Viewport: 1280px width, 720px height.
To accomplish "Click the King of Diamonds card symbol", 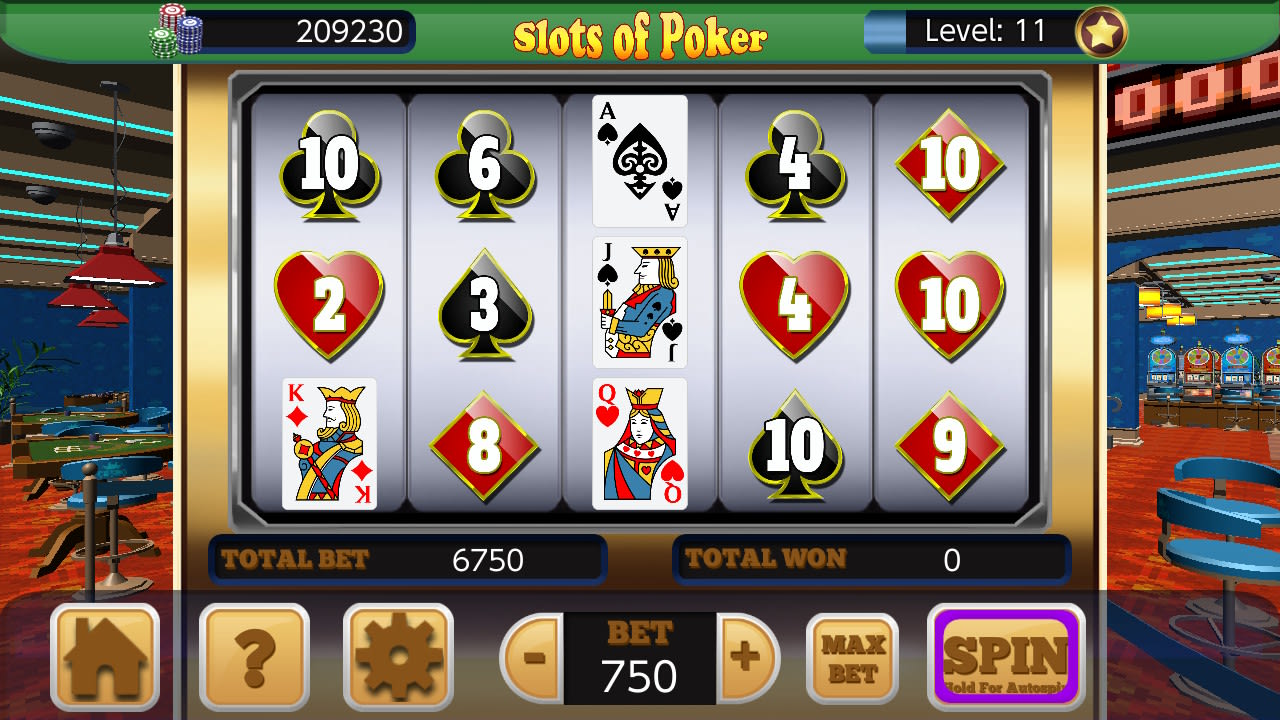I will (x=330, y=444).
